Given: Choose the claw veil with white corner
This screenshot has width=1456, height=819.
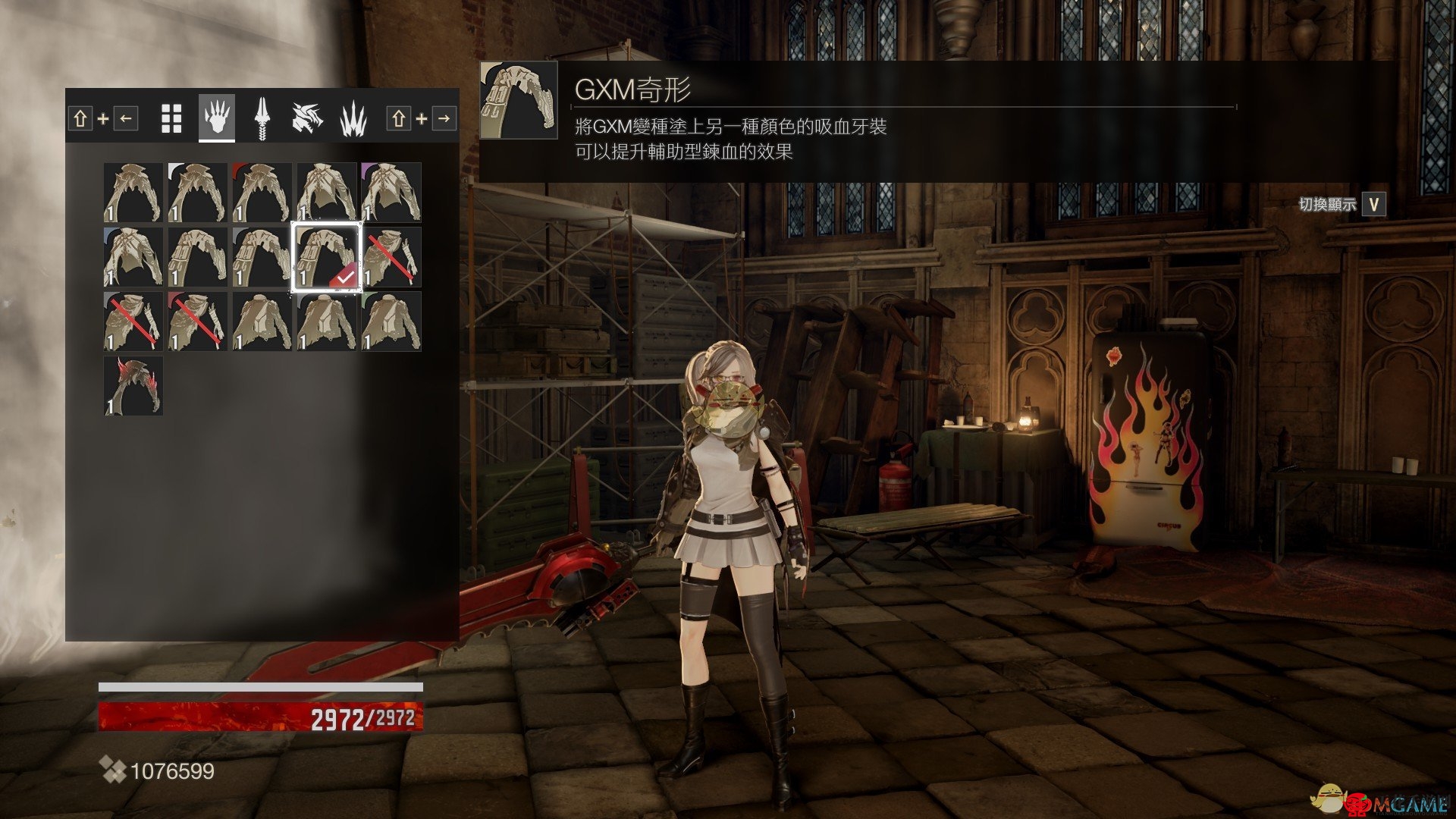Looking at the screenshot, I should pos(198,193).
